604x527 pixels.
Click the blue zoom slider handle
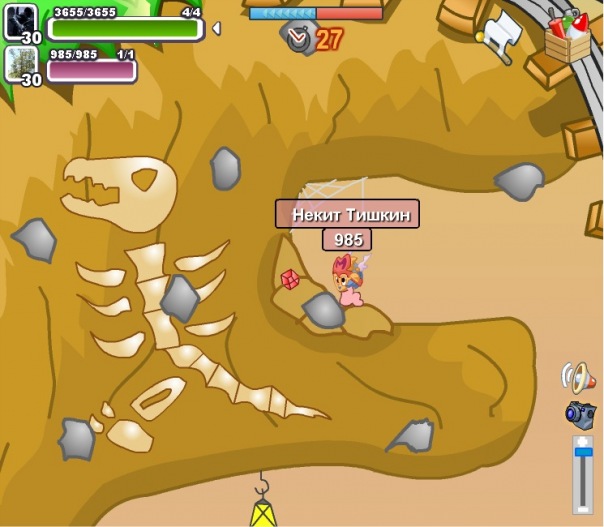[x=582, y=456]
